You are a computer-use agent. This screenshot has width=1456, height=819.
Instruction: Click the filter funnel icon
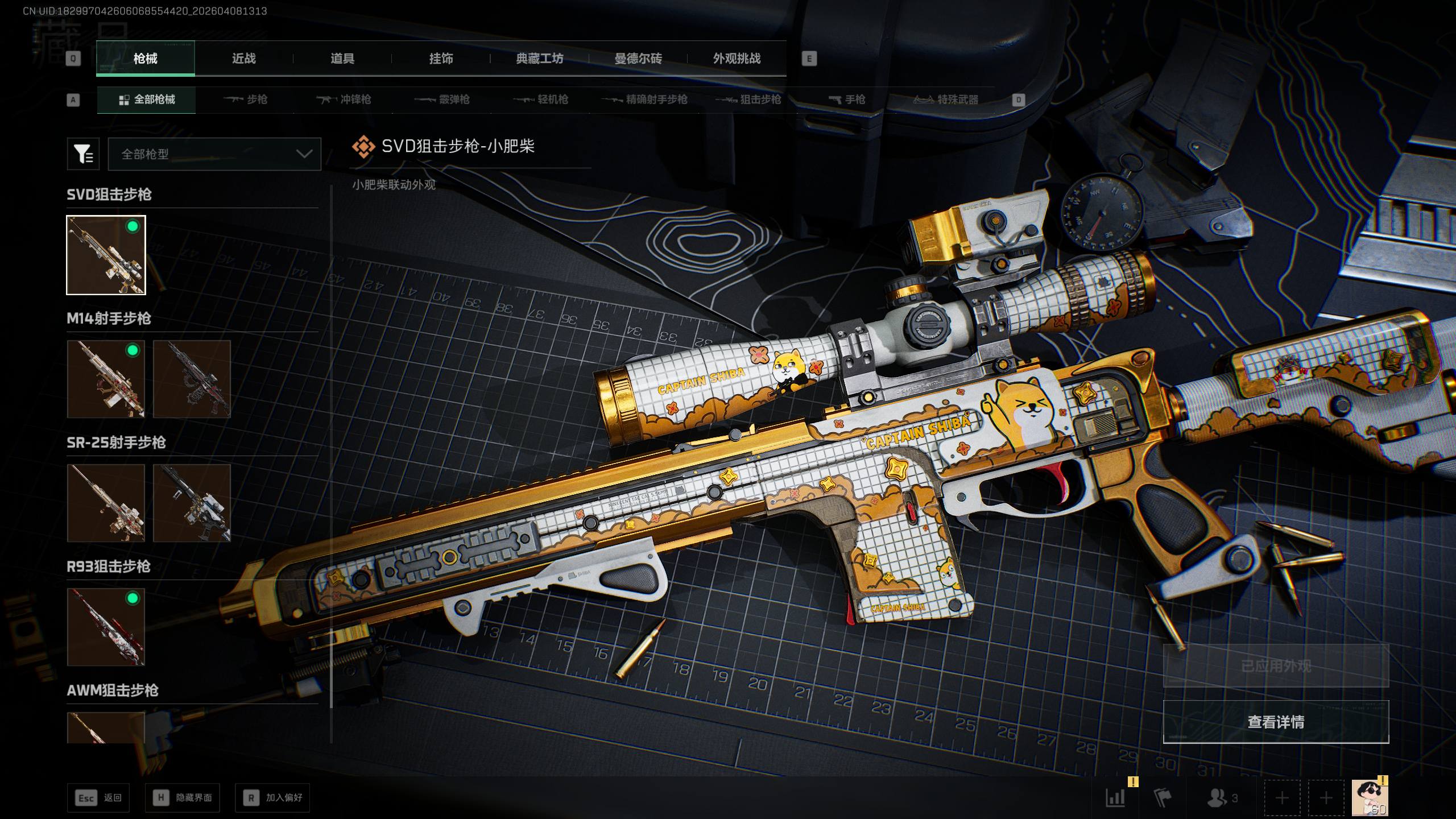[x=84, y=154]
